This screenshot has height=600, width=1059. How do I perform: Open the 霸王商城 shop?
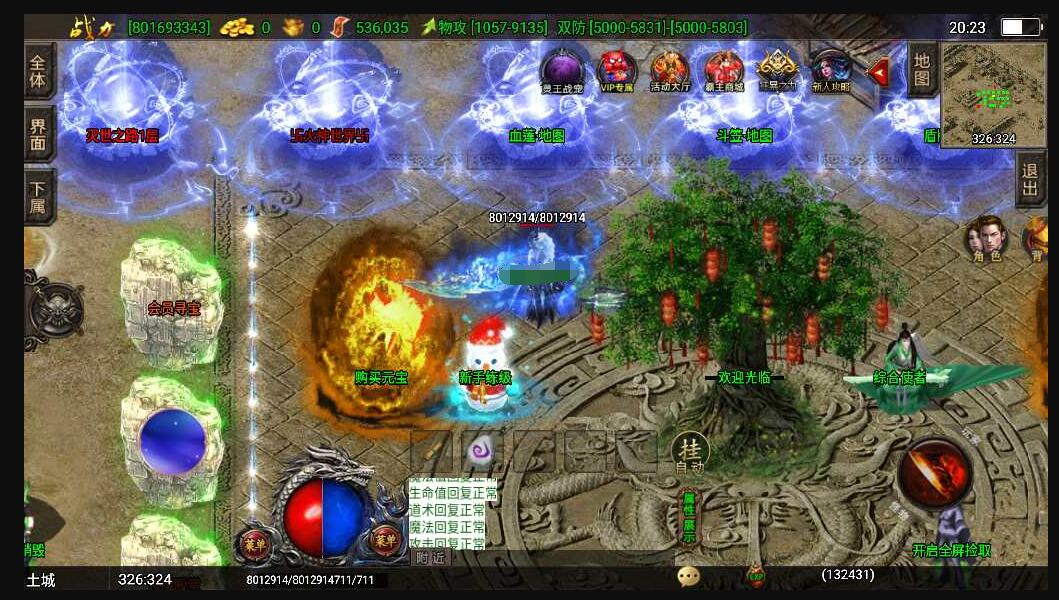tap(724, 71)
